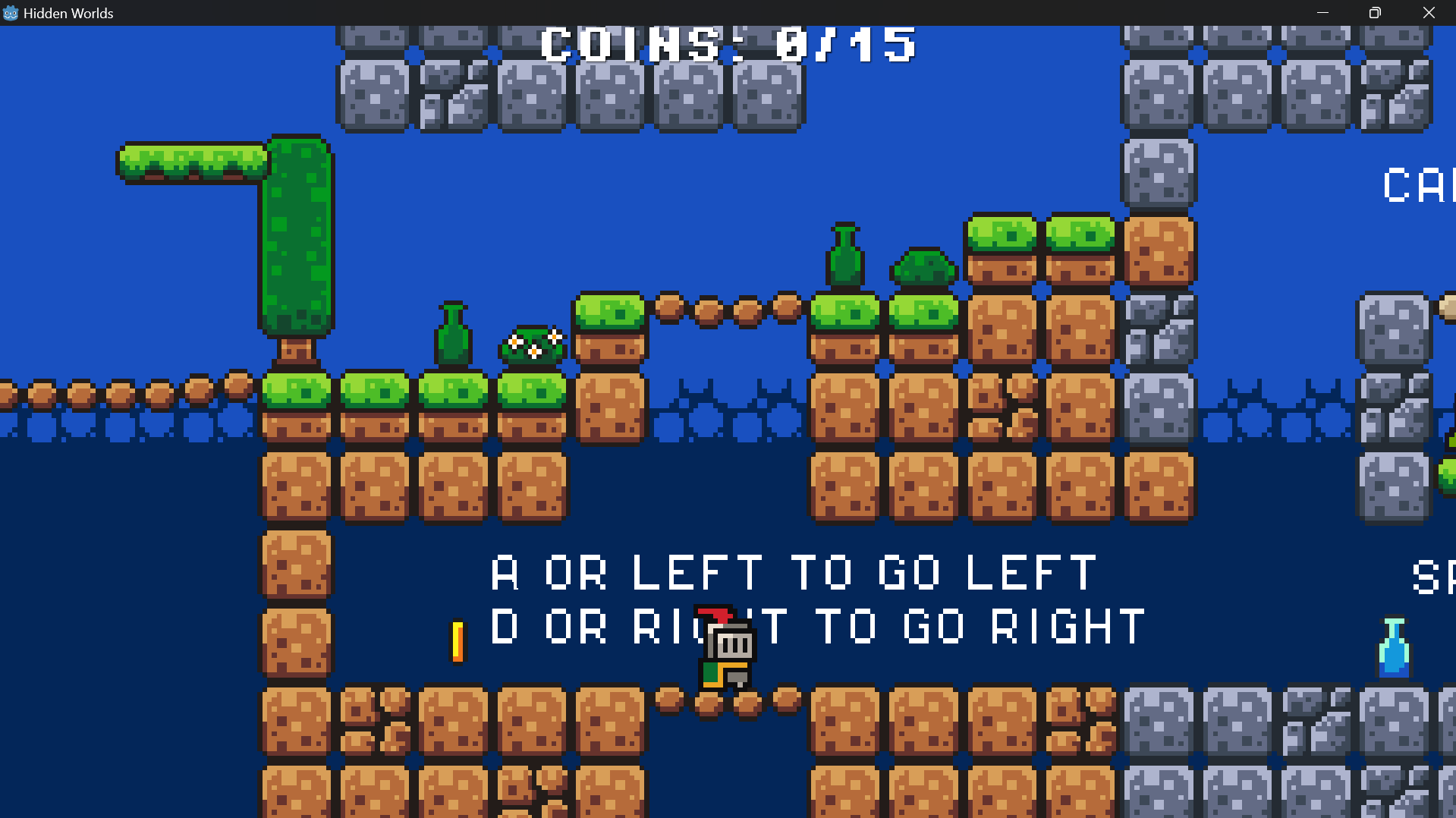Click the restore window button in title bar
1456x818 pixels.
[1374, 12]
